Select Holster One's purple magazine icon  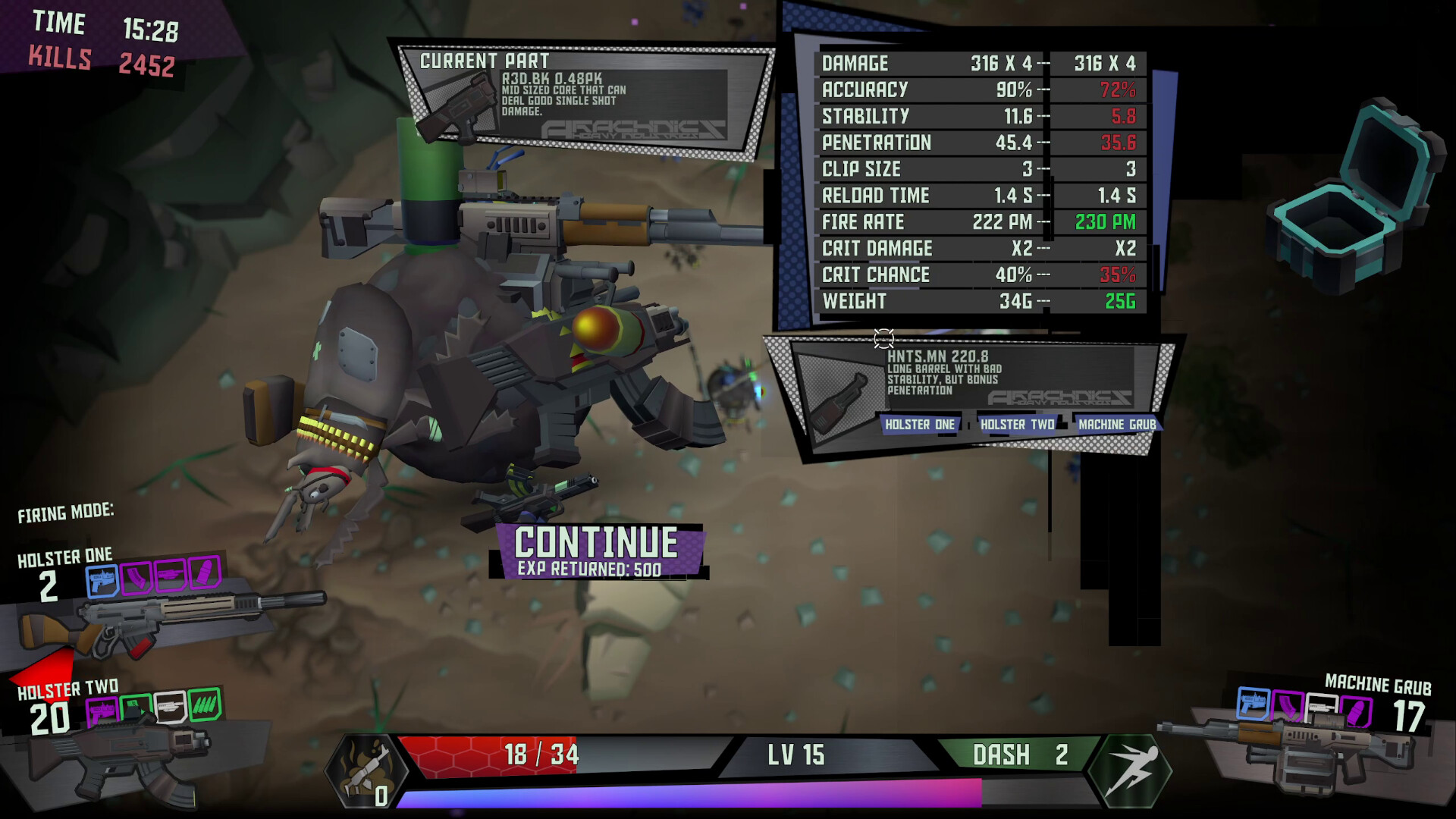(x=136, y=578)
